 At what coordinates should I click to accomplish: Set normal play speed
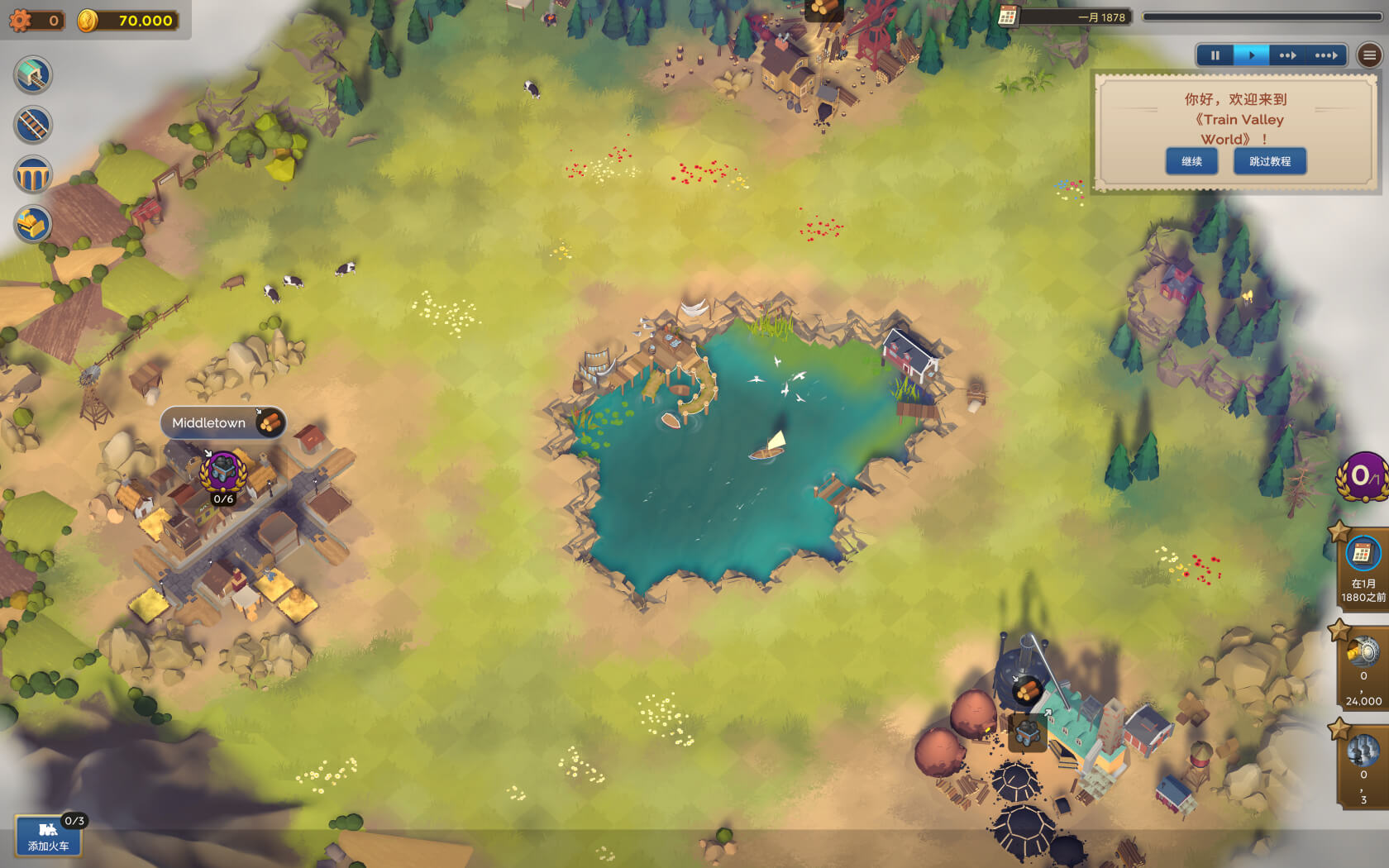coord(1252,55)
